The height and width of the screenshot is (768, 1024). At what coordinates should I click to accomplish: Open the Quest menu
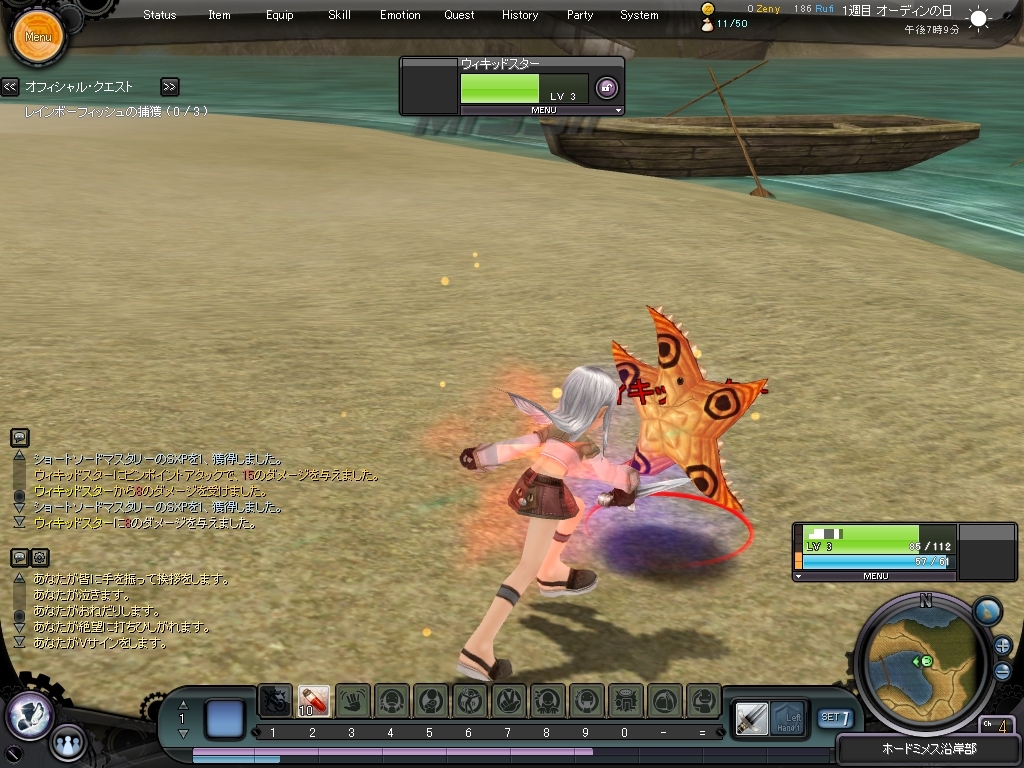pyautogui.click(x=460, y=15)
